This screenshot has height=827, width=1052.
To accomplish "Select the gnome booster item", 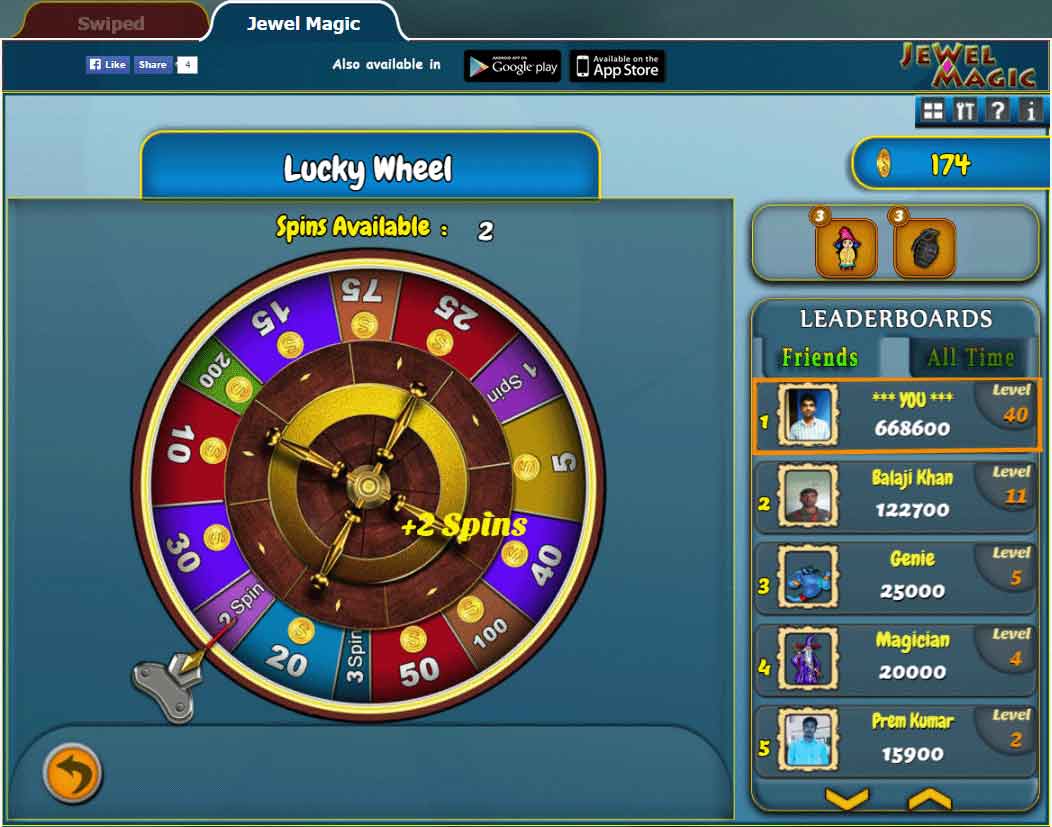I will (846, 248).
